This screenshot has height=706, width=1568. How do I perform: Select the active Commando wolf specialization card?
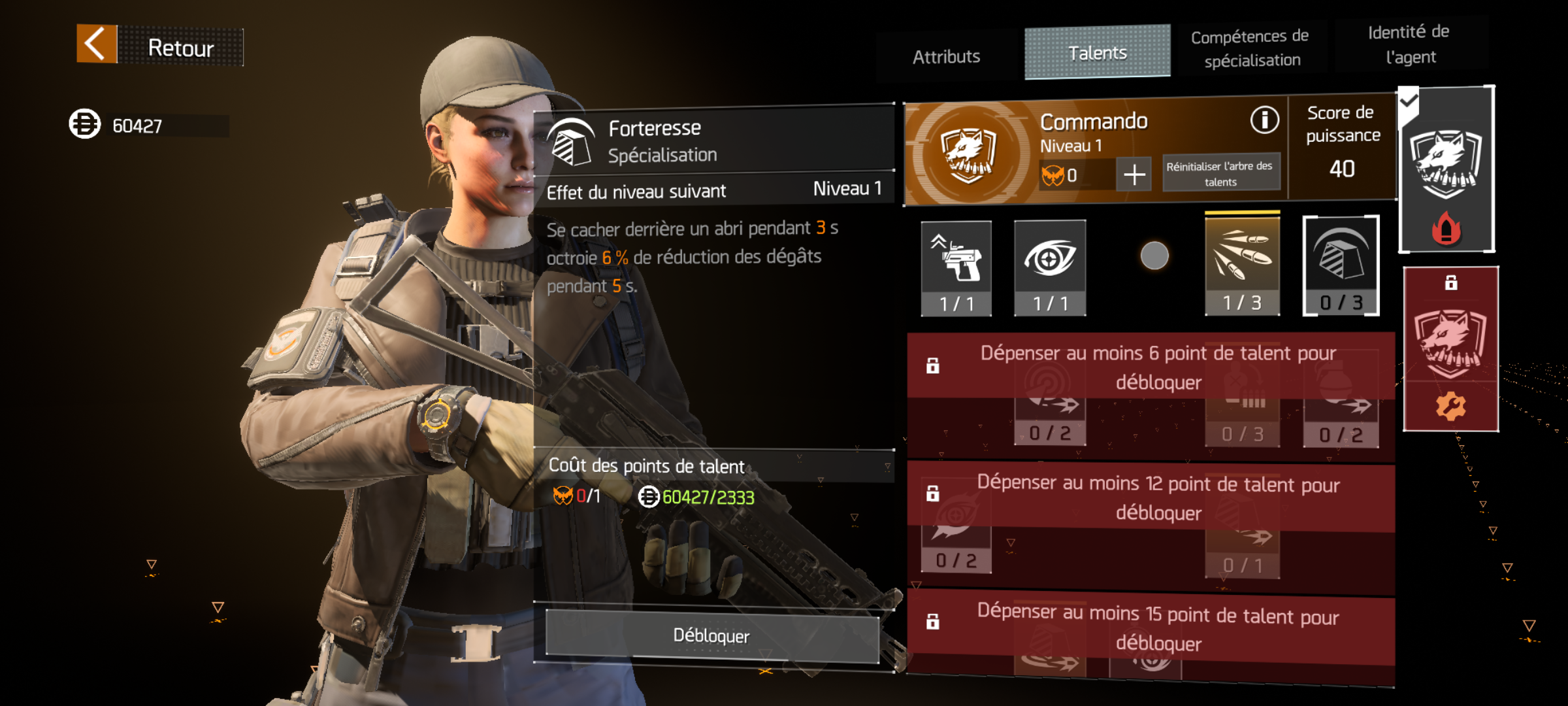pyautogui.click(x=1446, y=170)
